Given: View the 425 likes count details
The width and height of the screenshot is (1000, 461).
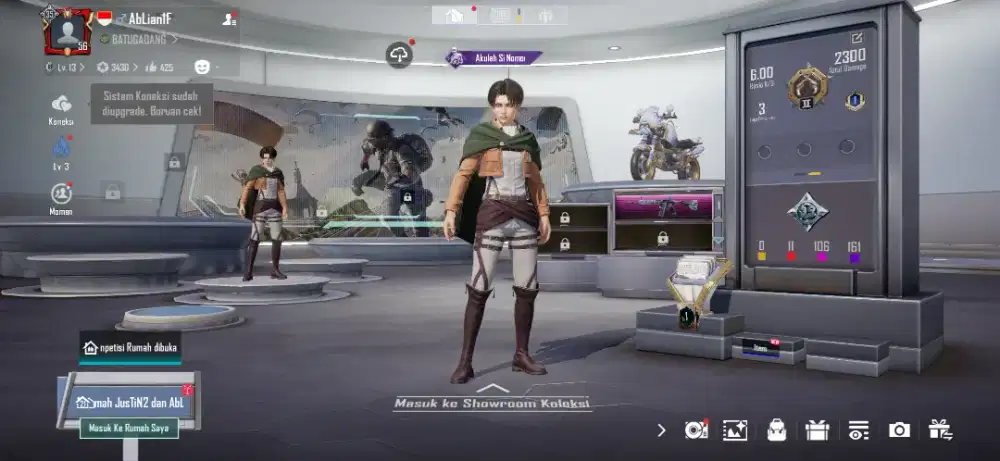Looking at the screenshot, I should pos(159,67).
